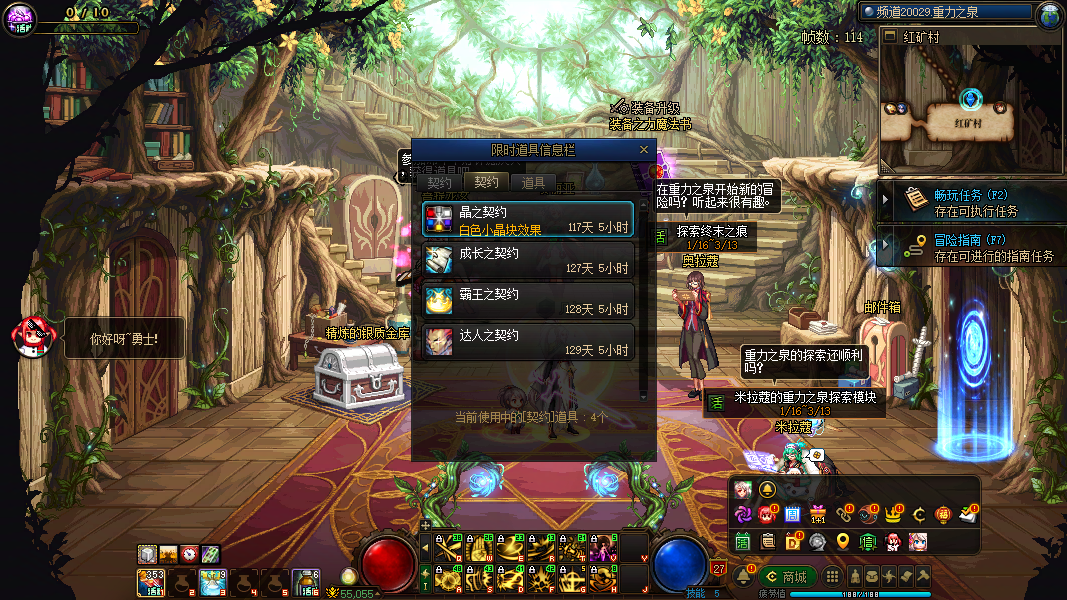Viewport: 1067px width, 600px height.
Task: Switch to the 道具 tab
Action: [x=533, y=183]
